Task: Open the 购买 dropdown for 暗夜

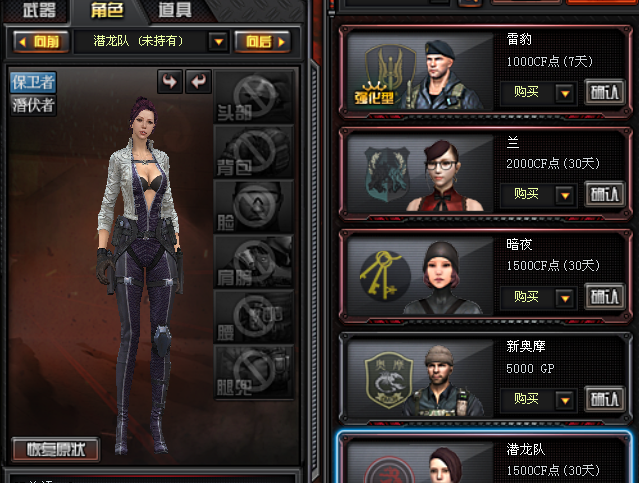Action: (x=564, y=297)
